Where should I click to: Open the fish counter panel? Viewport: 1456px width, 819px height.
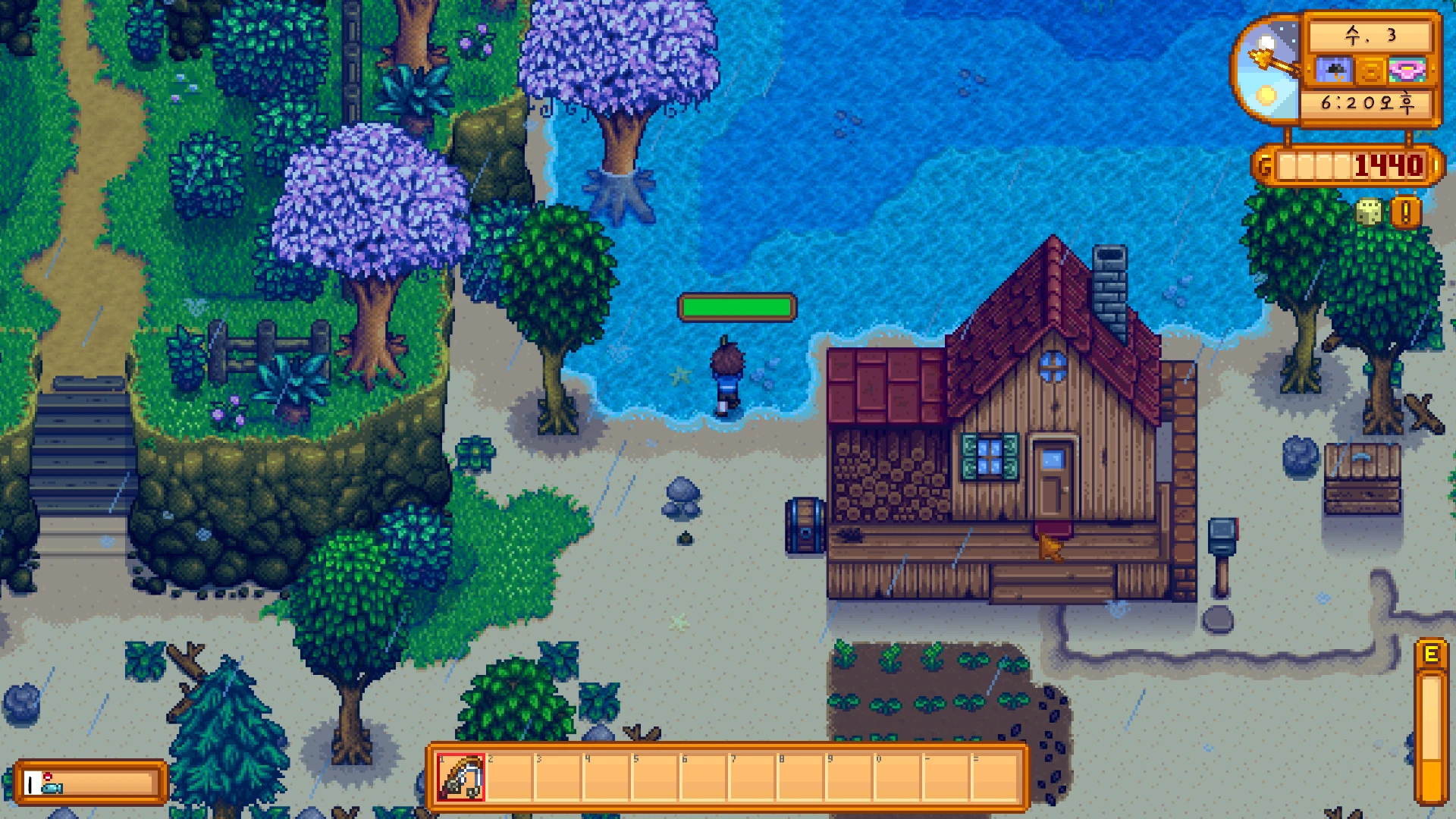pos(91,783)
